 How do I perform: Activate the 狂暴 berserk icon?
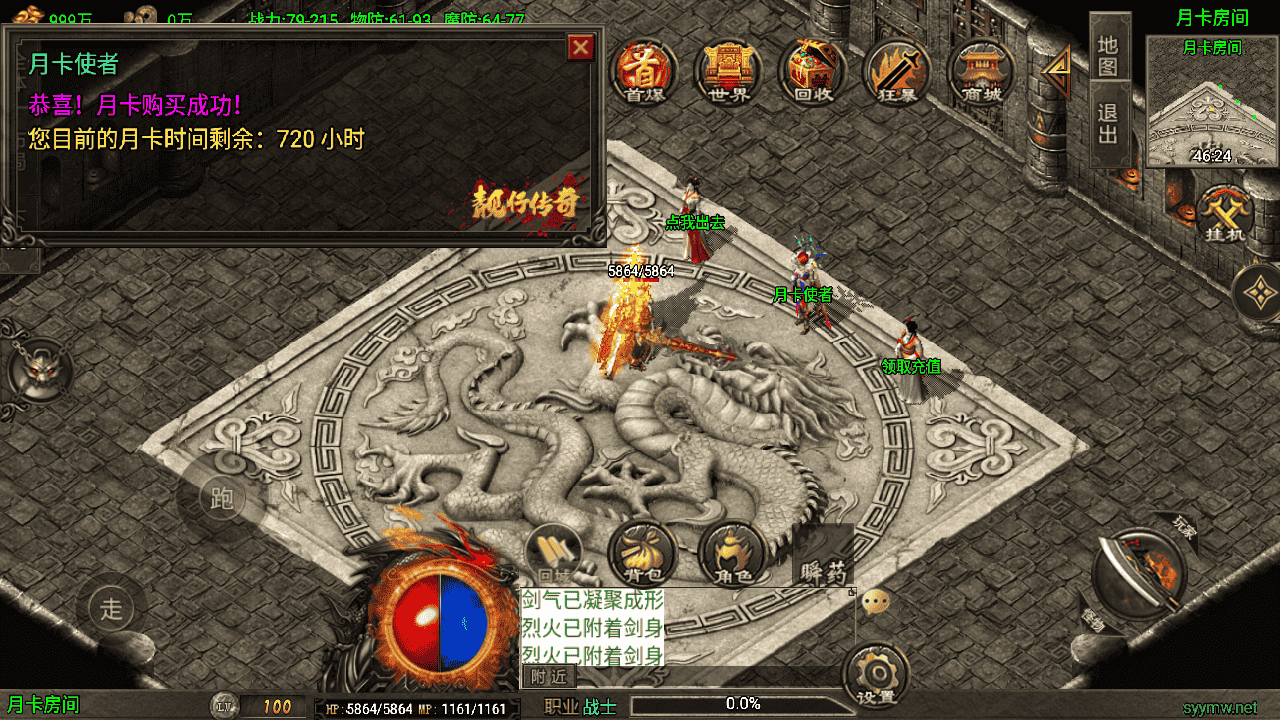click(897, 70)
